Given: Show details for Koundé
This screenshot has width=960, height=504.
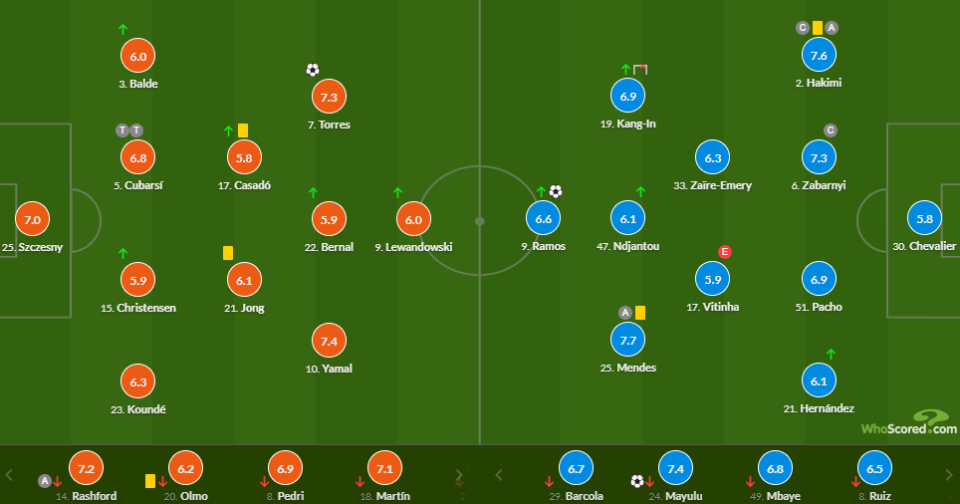Looking at the screenshot, I should [138, 381].
